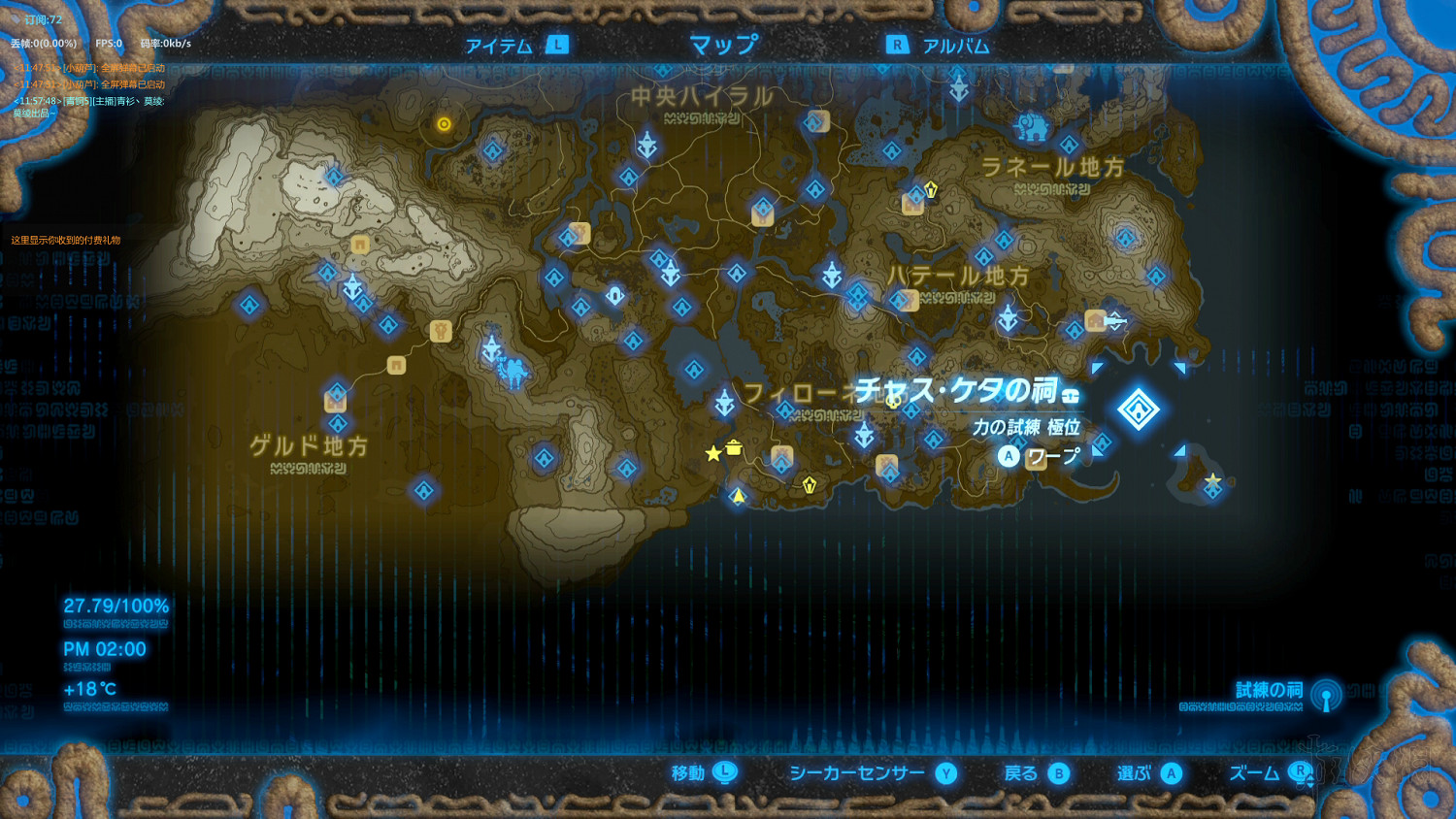Screen dimensions: 1456x819
Task: Click the PM 02:00 time display
Action: click(105, 649)
